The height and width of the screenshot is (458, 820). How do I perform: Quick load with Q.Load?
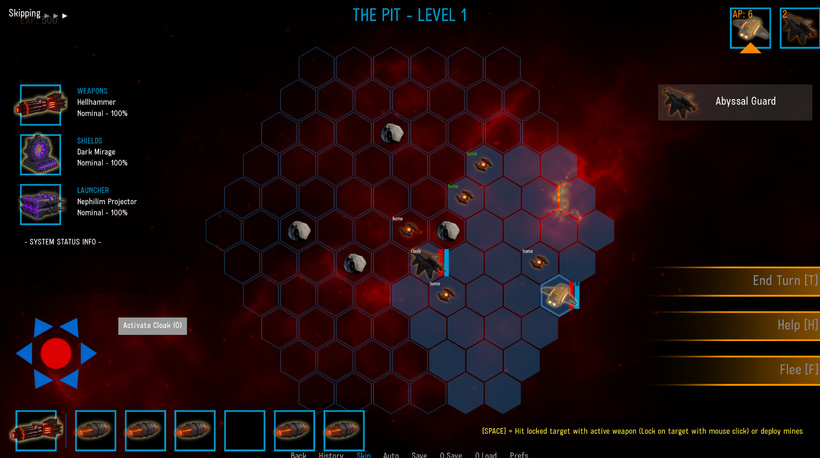[x=486, y=455]
